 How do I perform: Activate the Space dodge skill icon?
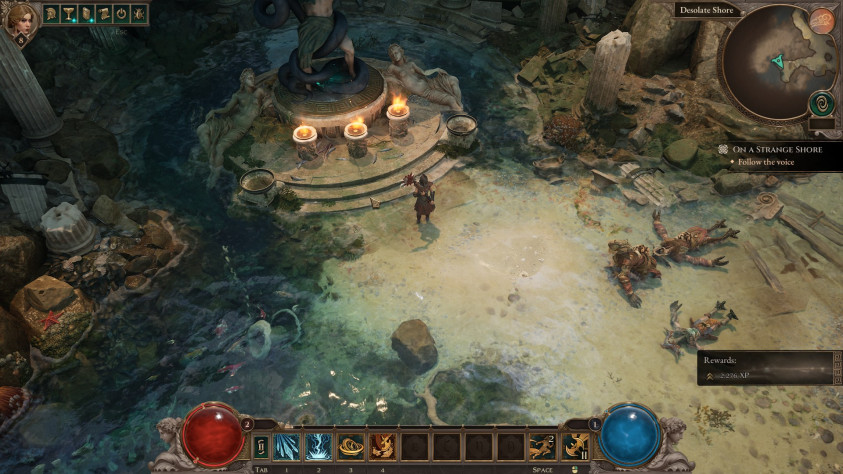coord(543,445)
